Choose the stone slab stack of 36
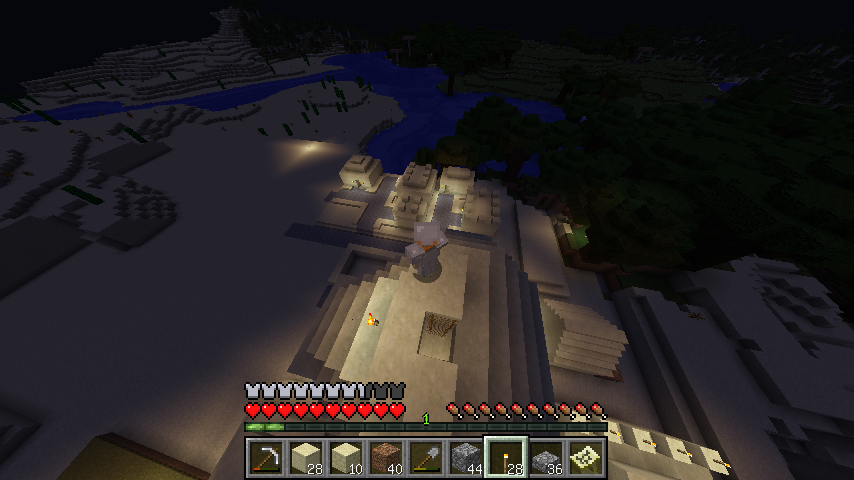Image resolution: width=854 pixels, height=480 pixels. click(x=545, y=458)
